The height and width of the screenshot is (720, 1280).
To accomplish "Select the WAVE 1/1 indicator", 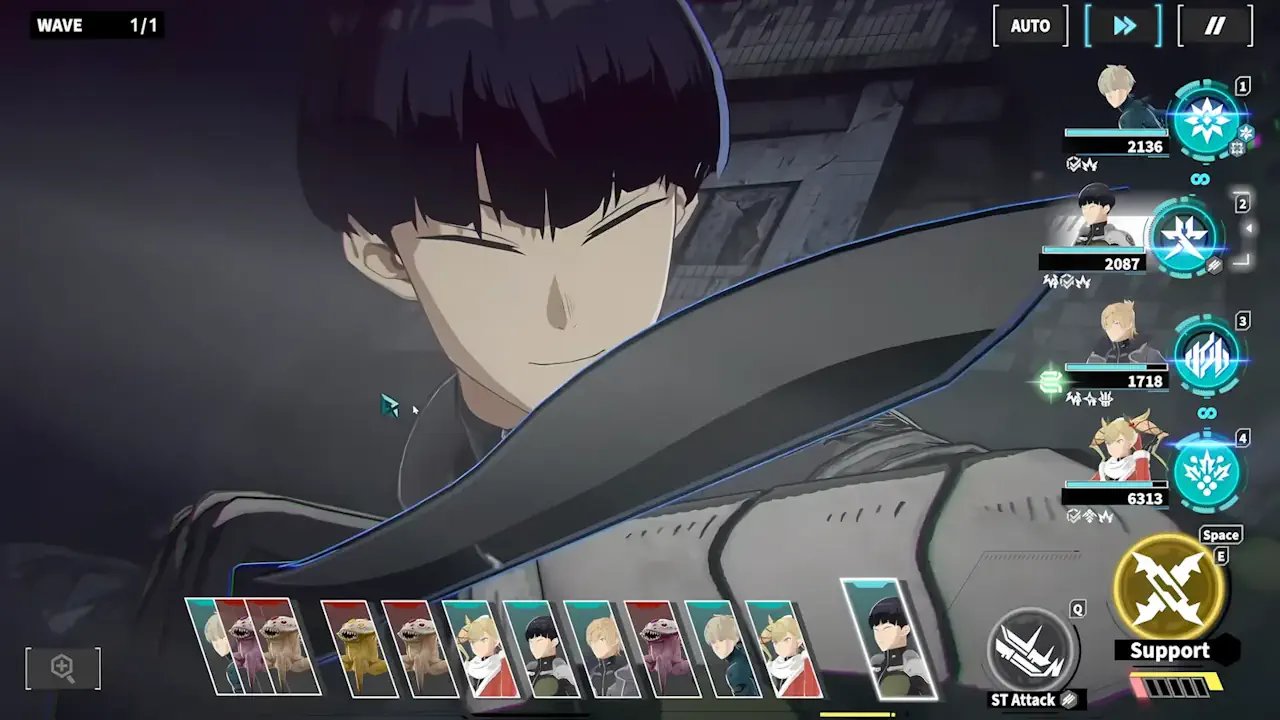I will point(95,25).
